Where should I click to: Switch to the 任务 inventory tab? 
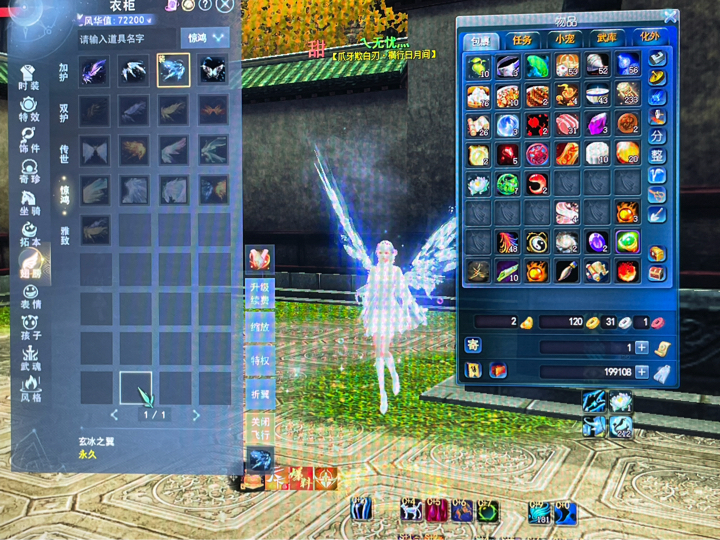click(x=522, y=40)
